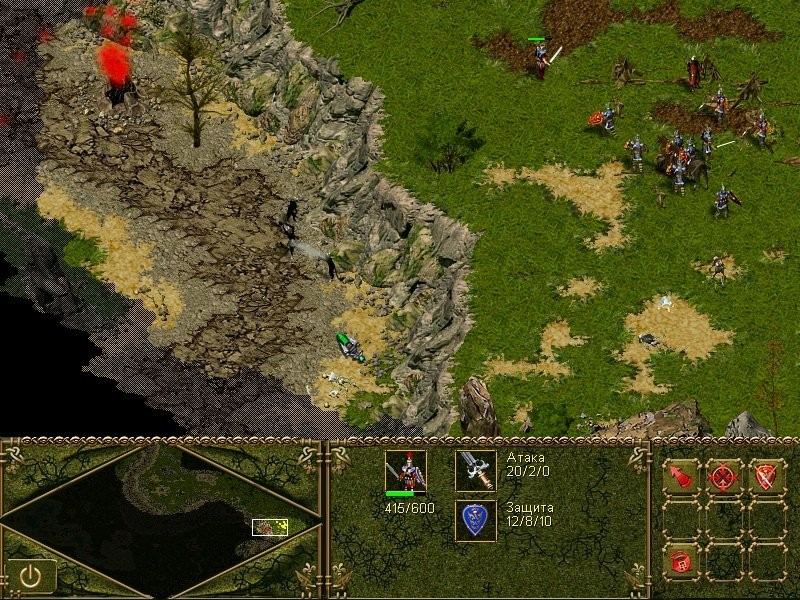
Task: Click the sword attack stat icon
Action: (475, 470)
